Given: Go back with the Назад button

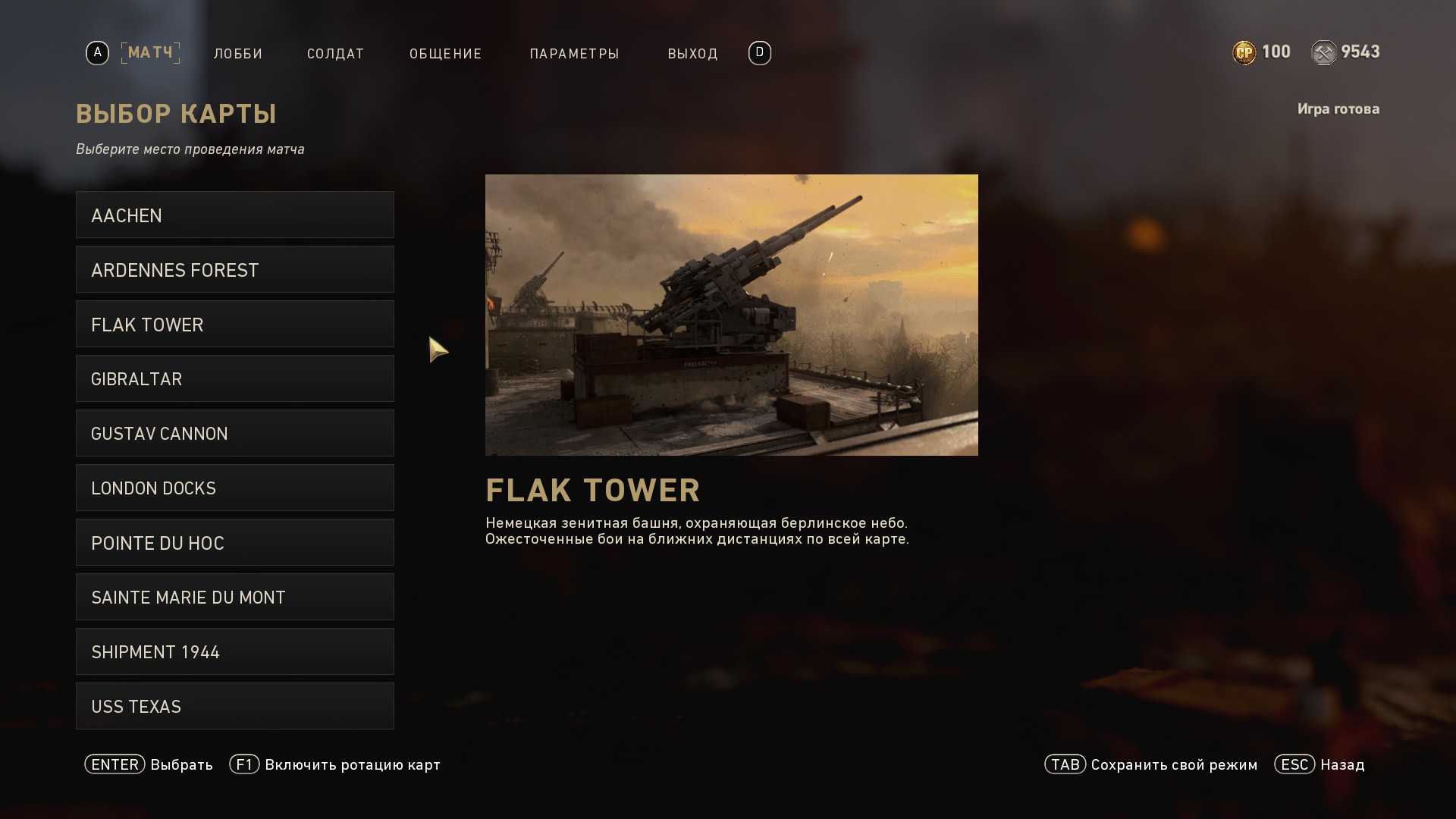Looking at the screenshot, I should pyautogui.click(x=1320, y=764).
